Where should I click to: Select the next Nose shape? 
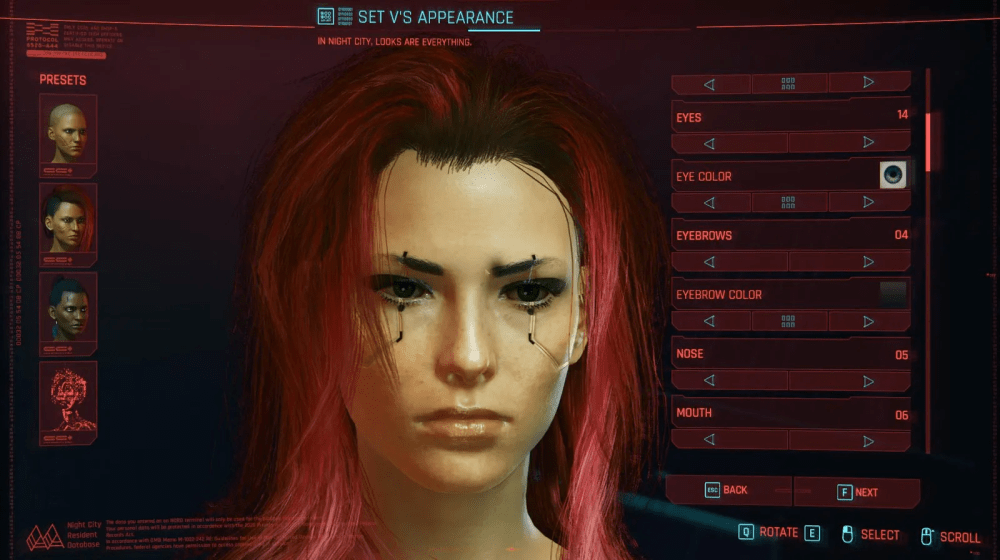click(x=868, y=380)
